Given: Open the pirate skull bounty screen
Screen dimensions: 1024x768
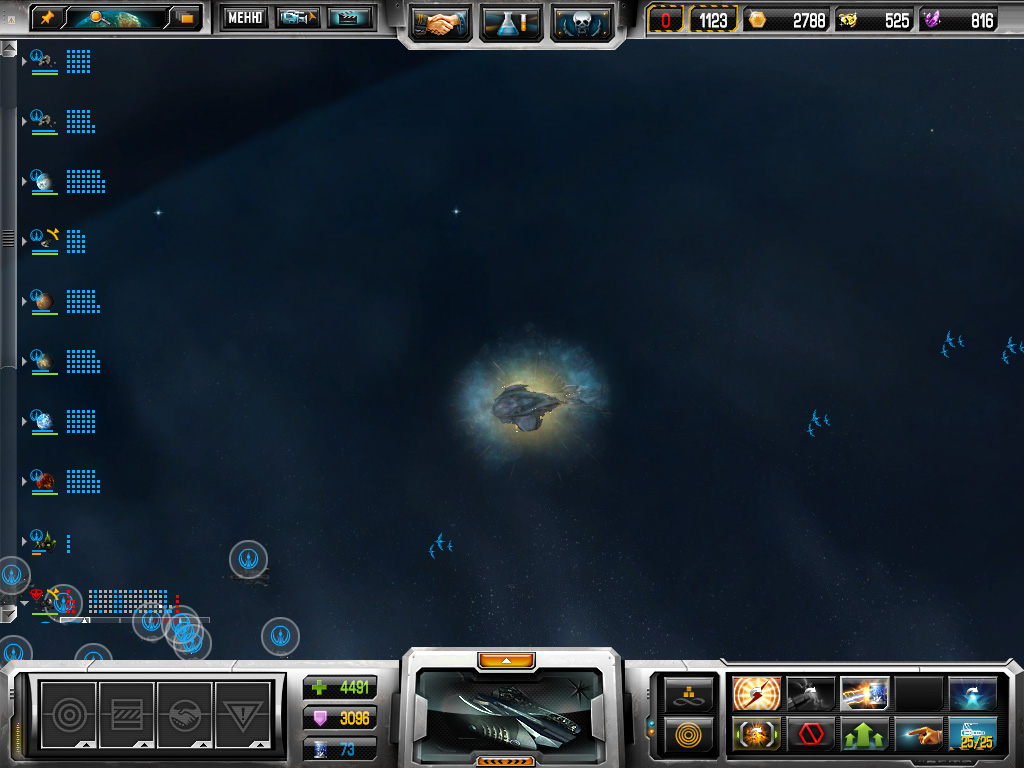Looking at the screenshot, I should 581,22.
